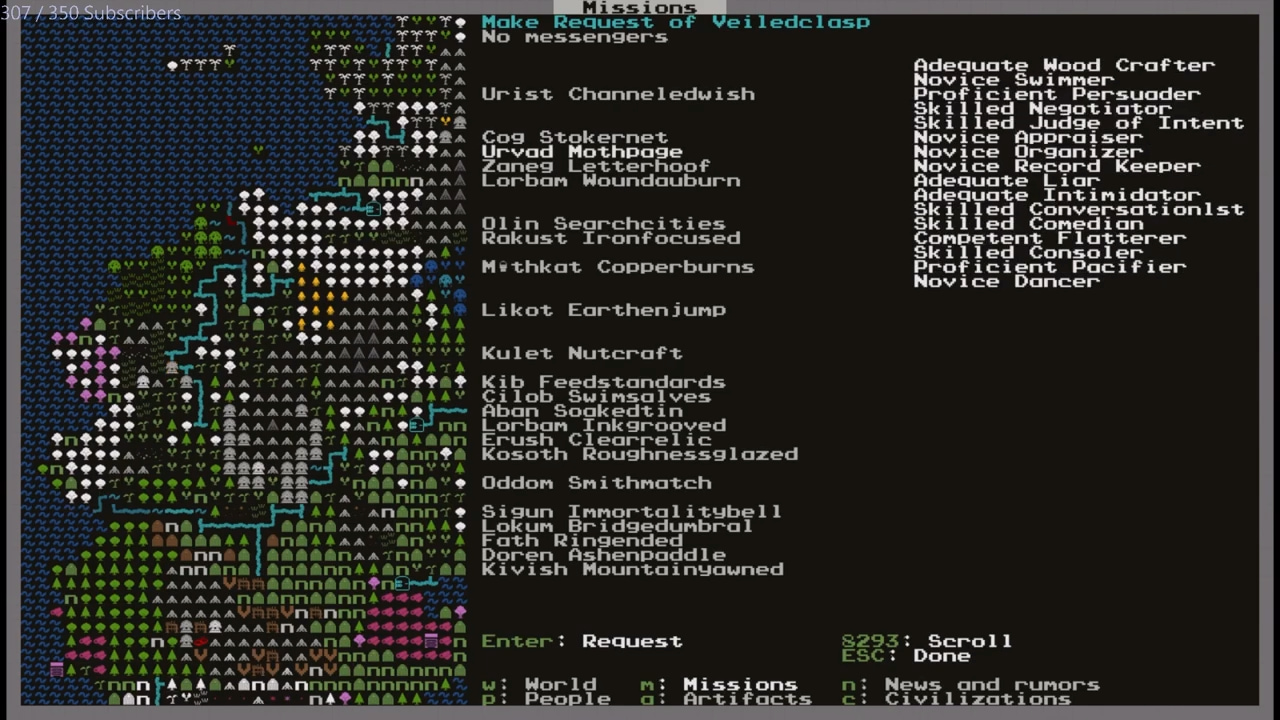Click the Skilled Negotiator skill entry
This screenshot has height=720, width=1280.
(1040, 108)
